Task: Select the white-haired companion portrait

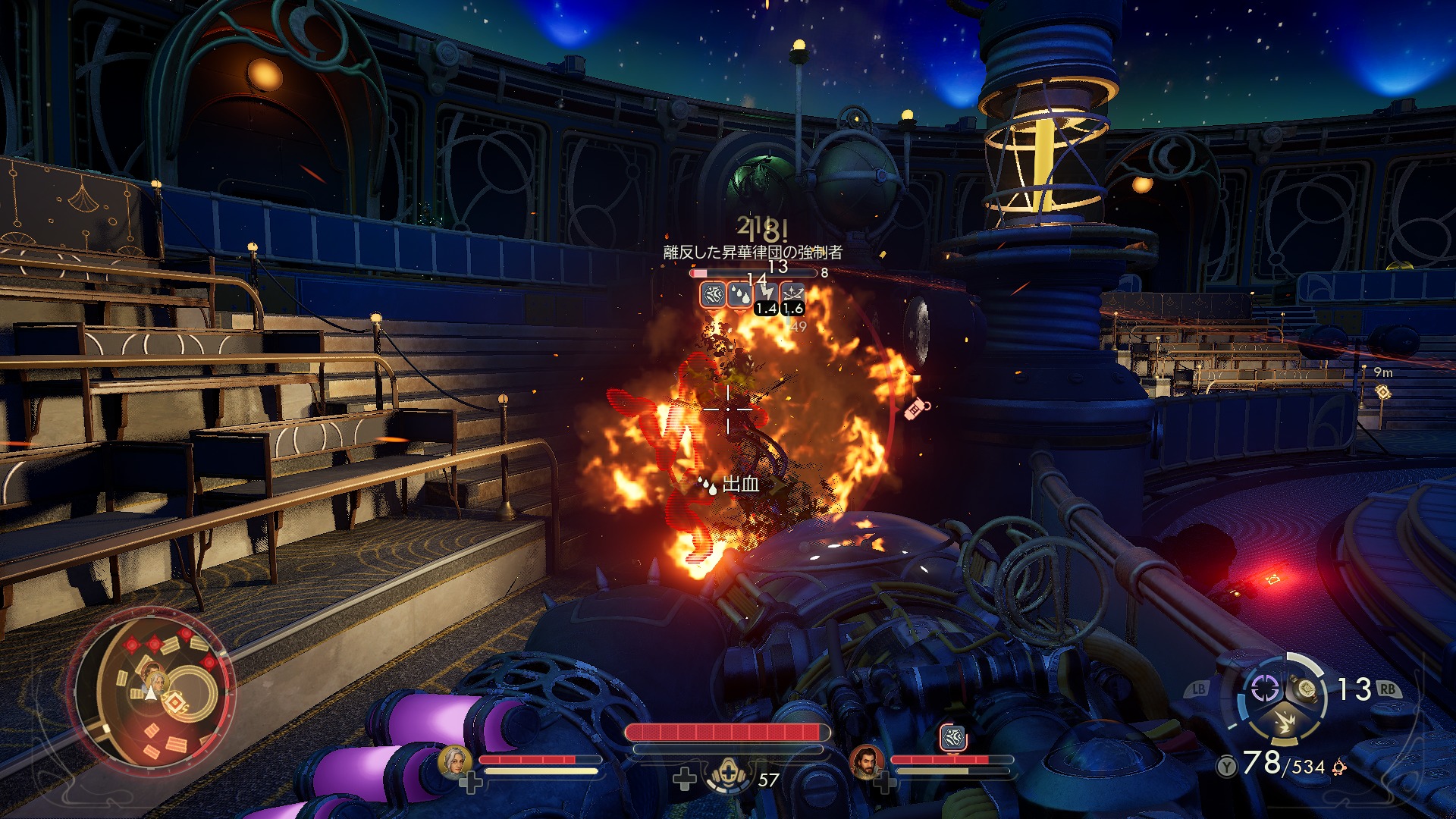Action: tap(455, 761)
